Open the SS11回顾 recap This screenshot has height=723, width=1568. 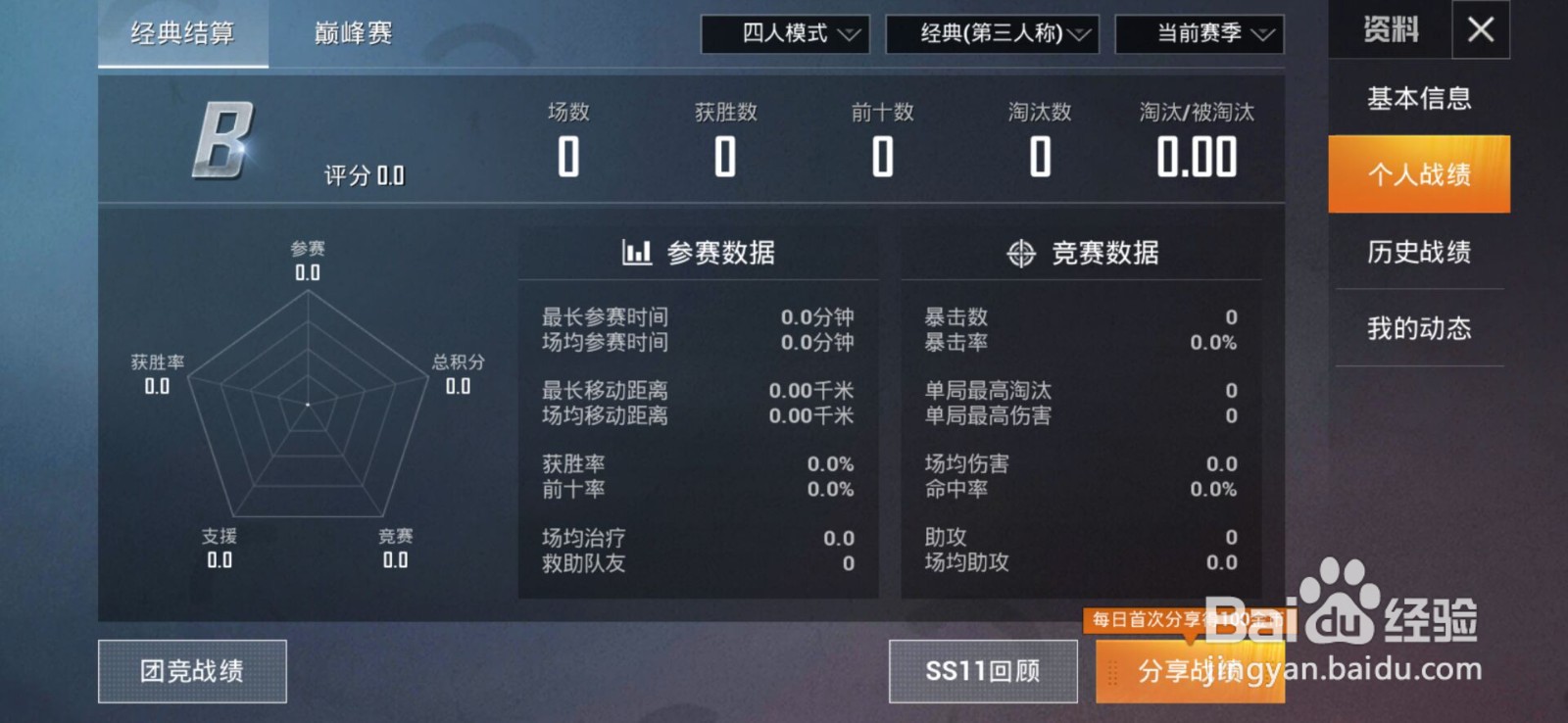pos(983,670)
